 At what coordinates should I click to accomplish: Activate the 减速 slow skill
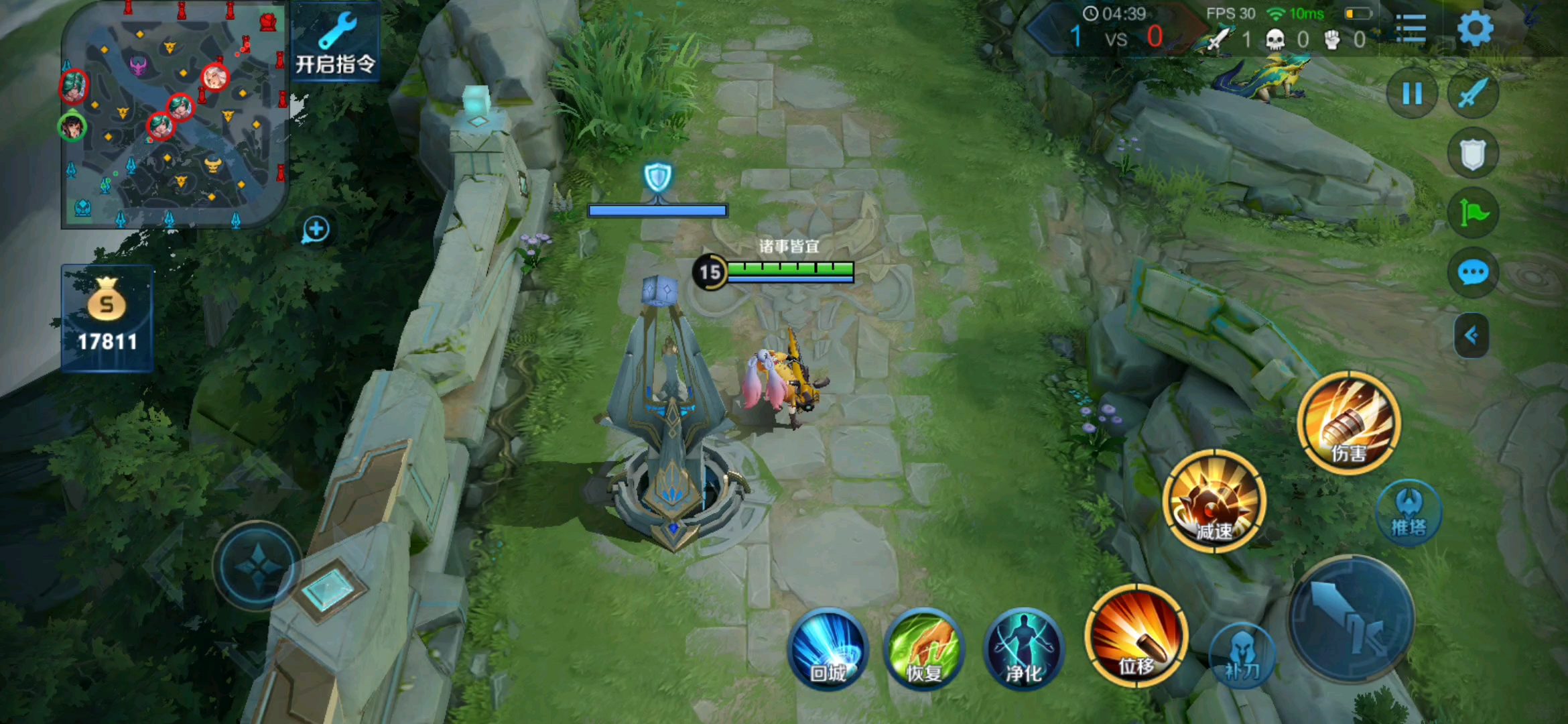[x=1214, y=501]
